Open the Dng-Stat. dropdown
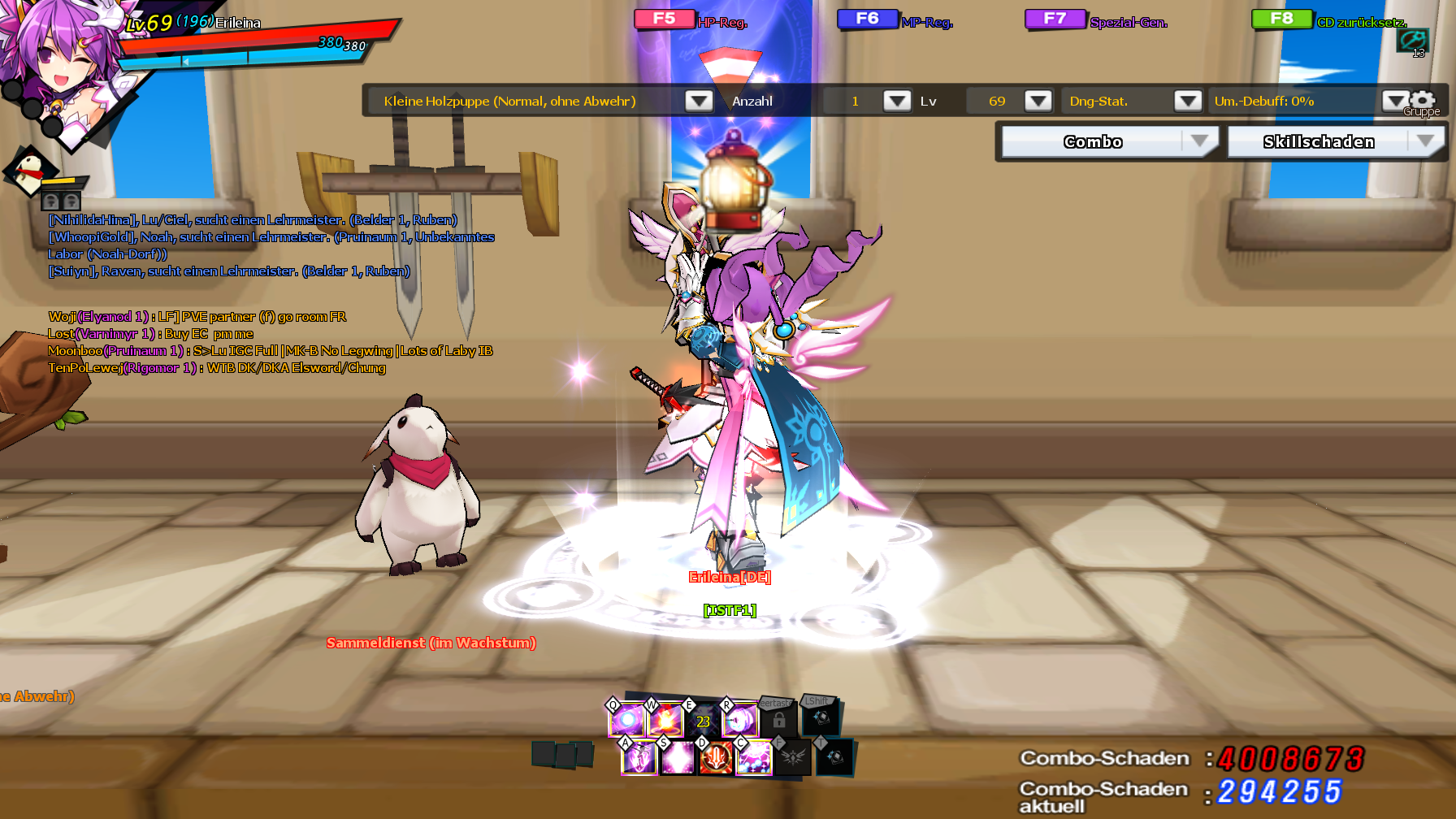This screenshot has height=819, width=1456. (1187, 101)
